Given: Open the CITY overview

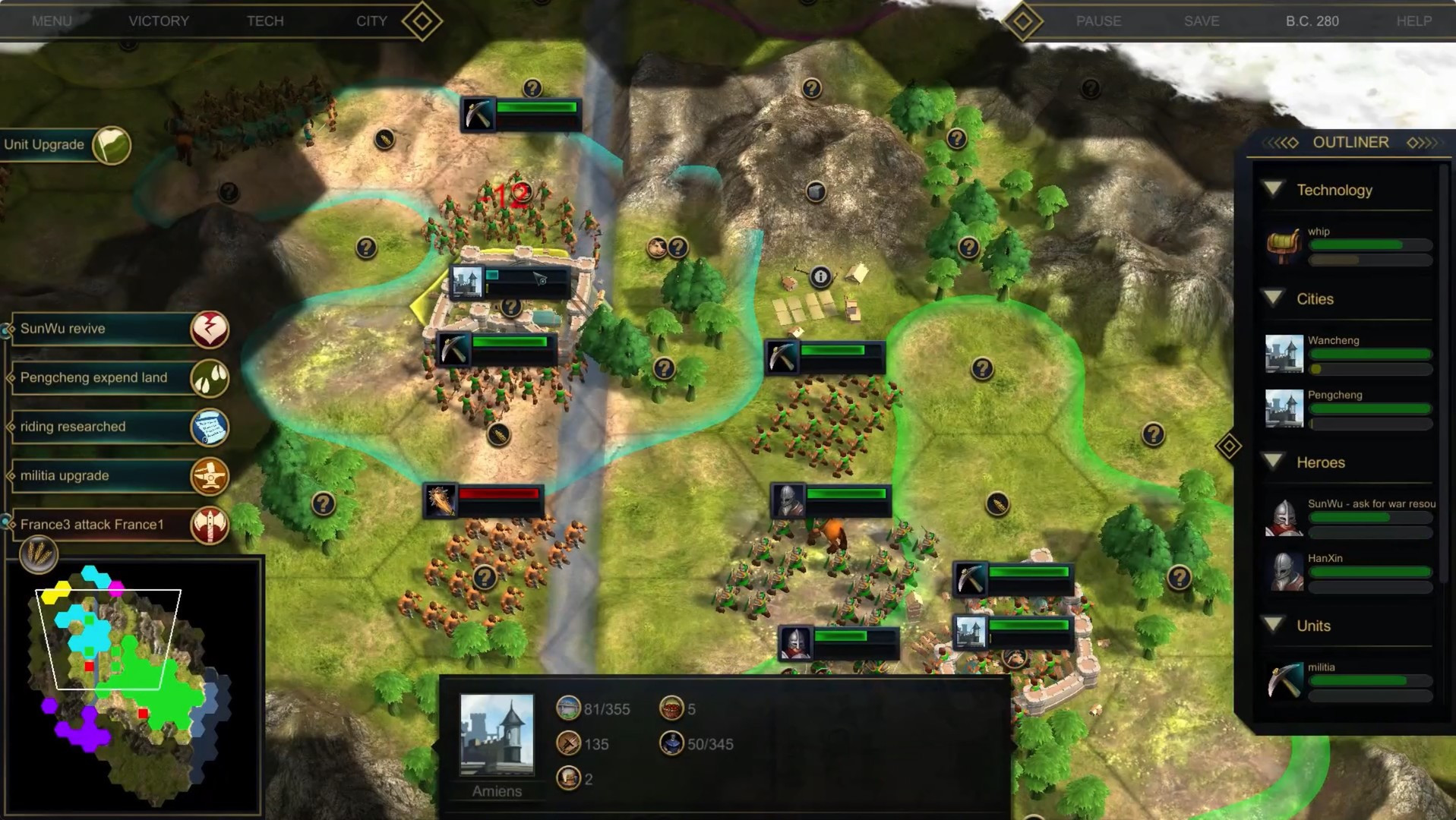Looking at the screenshot, I should (x=371, y=21).
